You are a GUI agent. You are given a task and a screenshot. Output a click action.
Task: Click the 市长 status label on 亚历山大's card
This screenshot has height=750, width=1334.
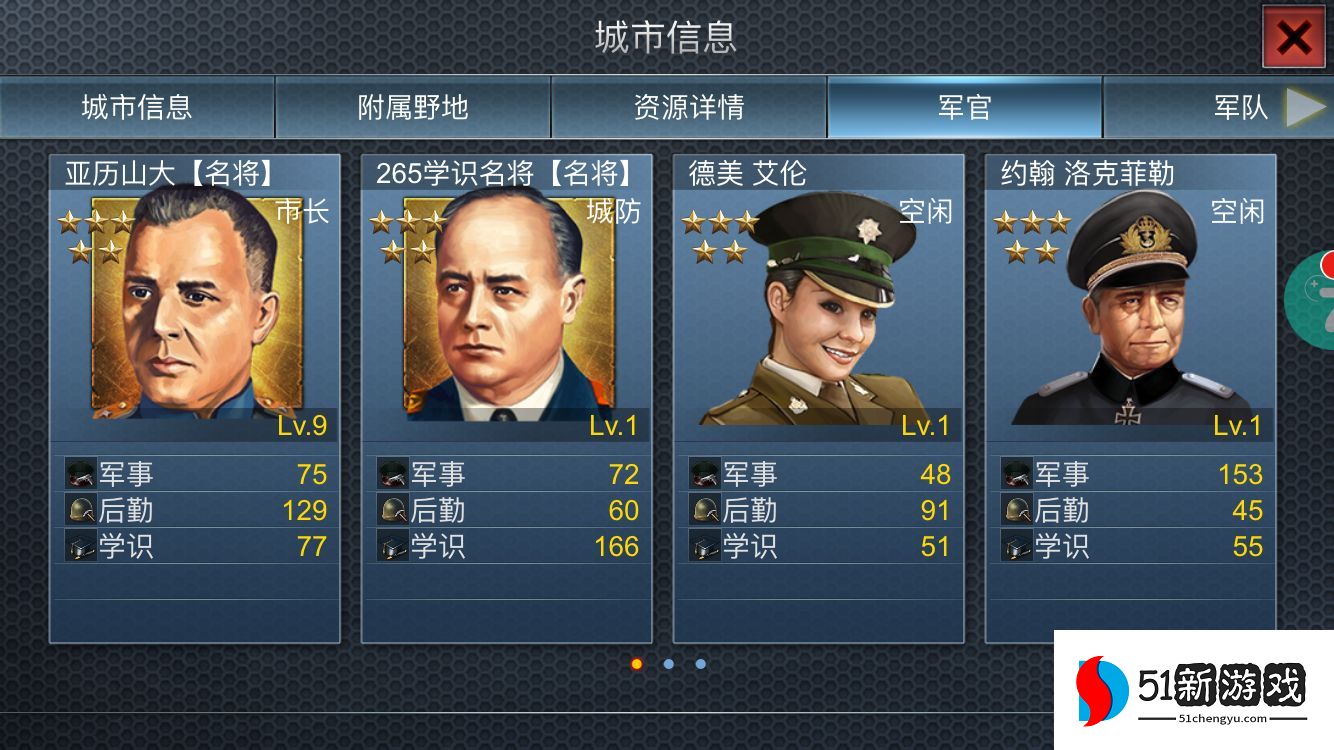pos(305,211)
